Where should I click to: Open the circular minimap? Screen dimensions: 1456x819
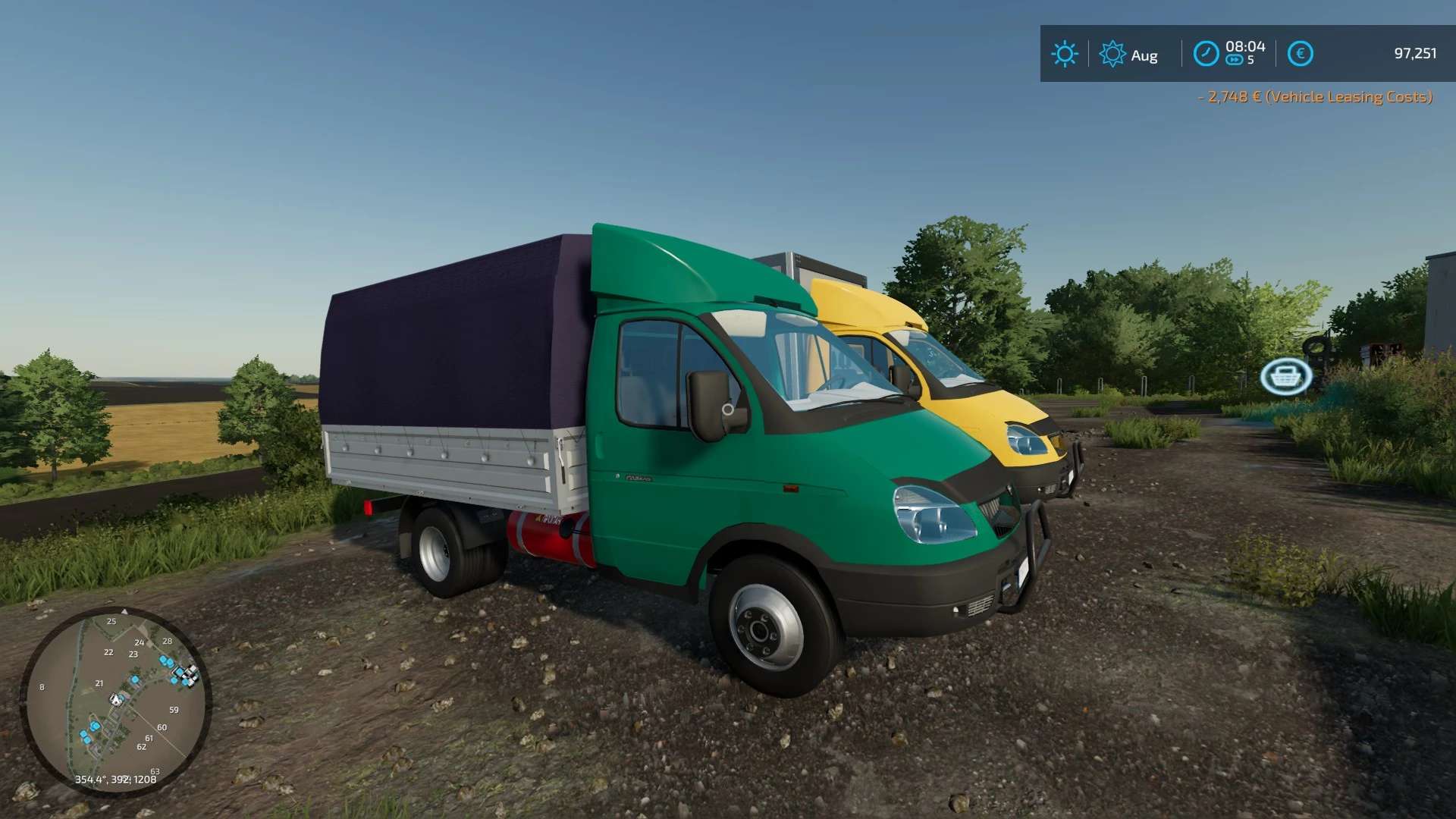115,701
